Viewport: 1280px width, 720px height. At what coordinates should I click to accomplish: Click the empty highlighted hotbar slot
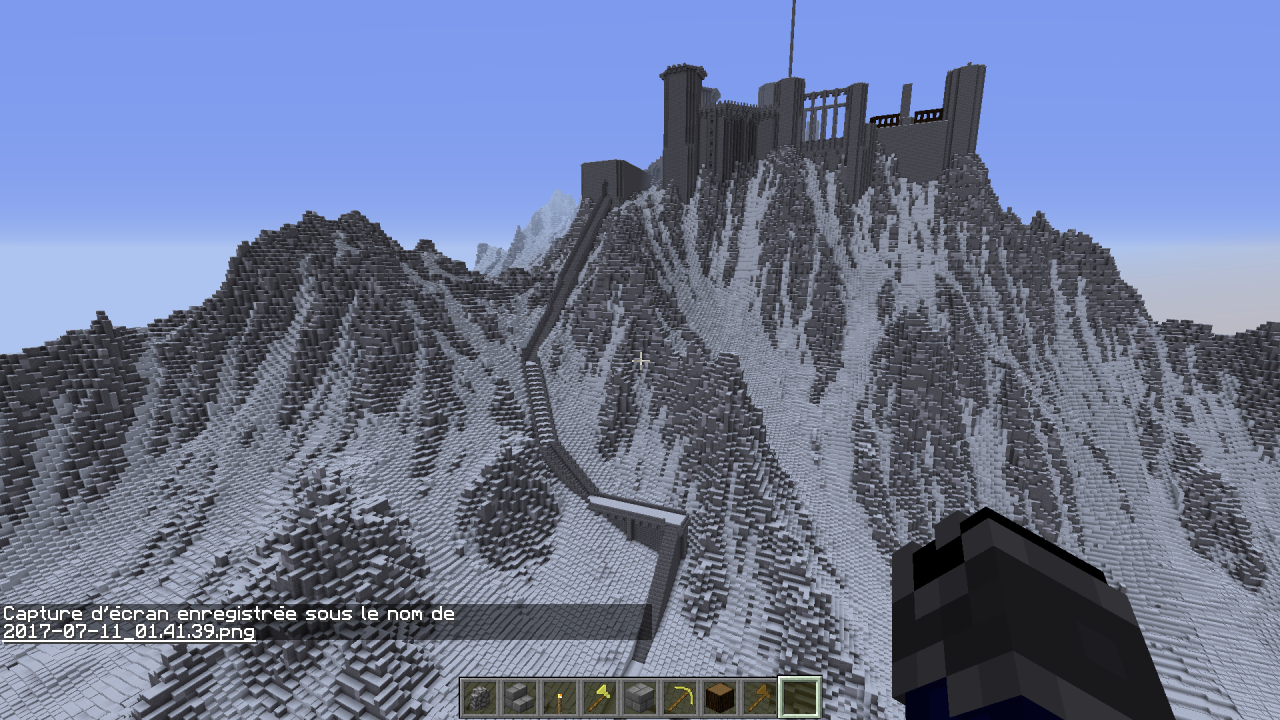[799, 697]
